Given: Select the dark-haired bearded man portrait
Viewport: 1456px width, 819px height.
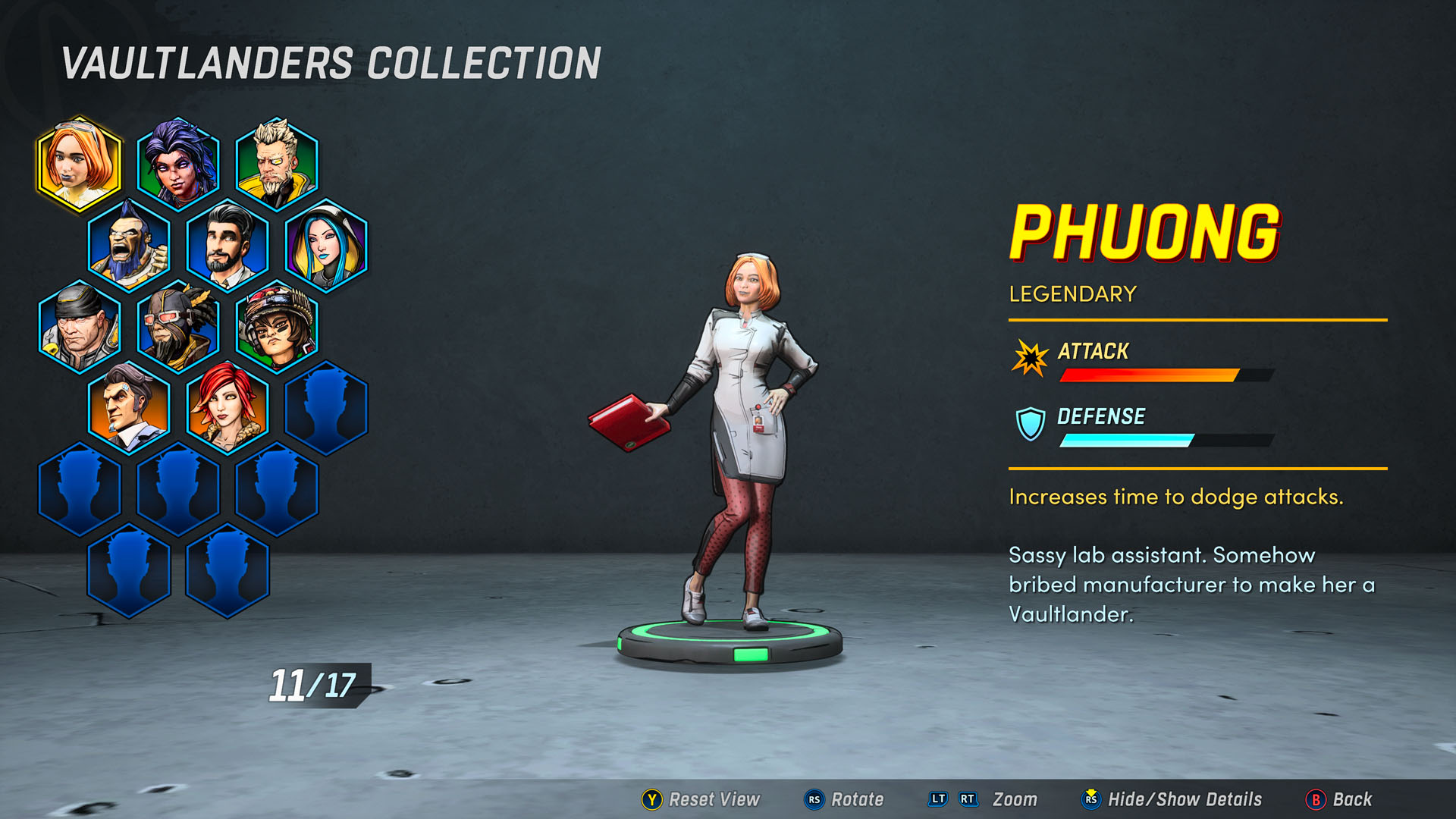Looking at the screenshot, I should pyautogui.click(x=227, y=245).
